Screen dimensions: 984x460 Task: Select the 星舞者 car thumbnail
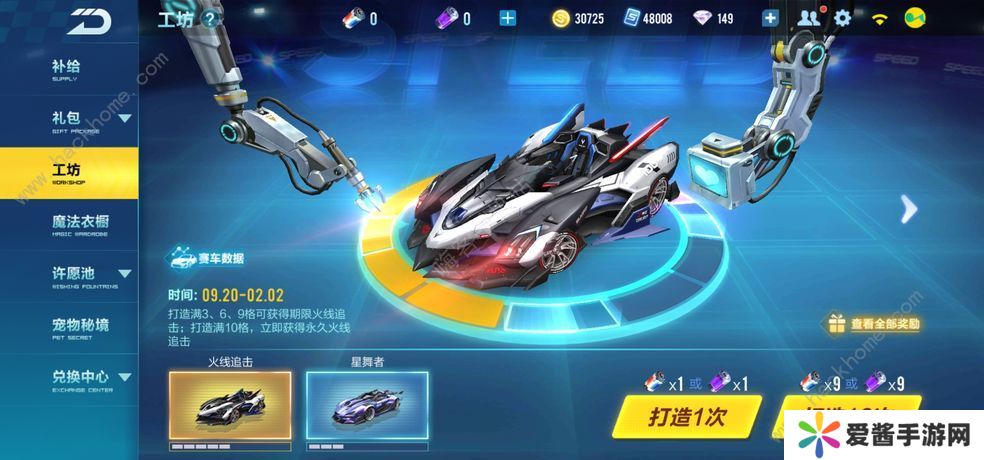(367, 407)
